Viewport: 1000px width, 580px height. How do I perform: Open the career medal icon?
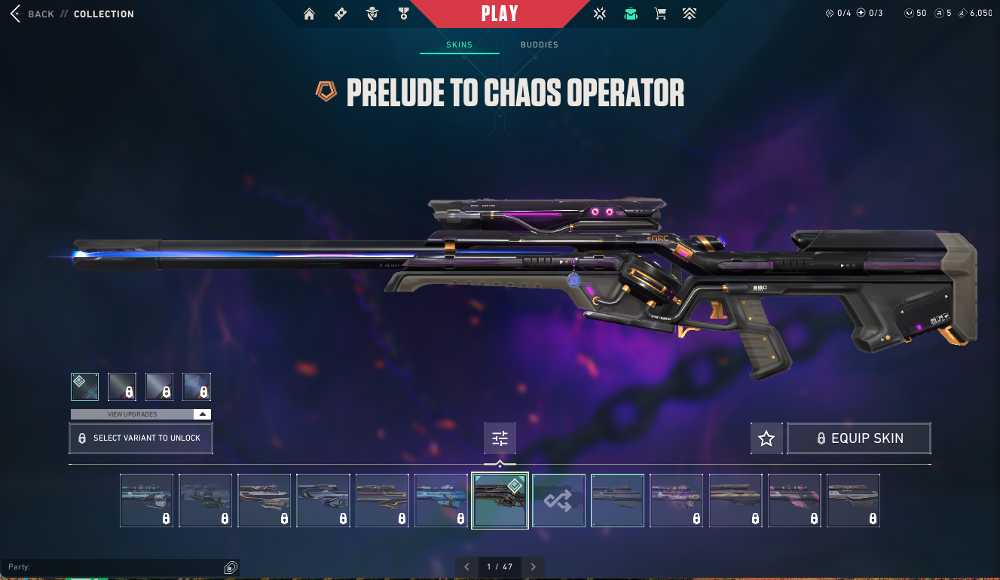tap(403, 14)
